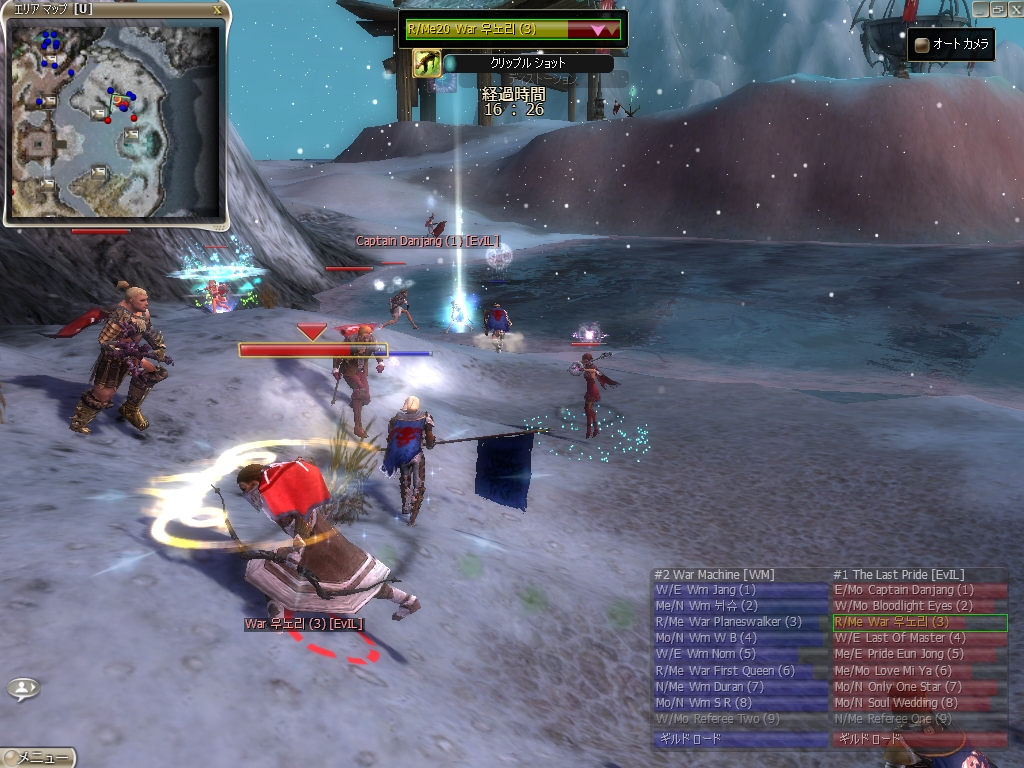Pick Wm Duran from the blue team
The height and width of the screenshot is (768, 1024).
click(x=739, y=686)
